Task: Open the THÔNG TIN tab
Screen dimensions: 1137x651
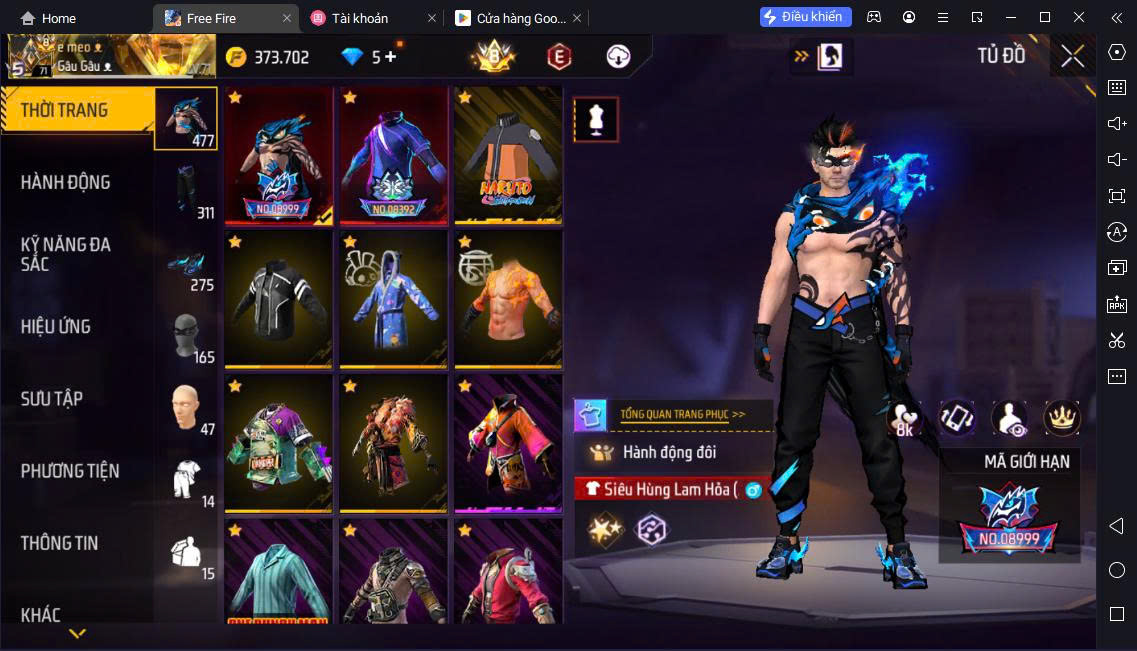Action: coord(60,543)
